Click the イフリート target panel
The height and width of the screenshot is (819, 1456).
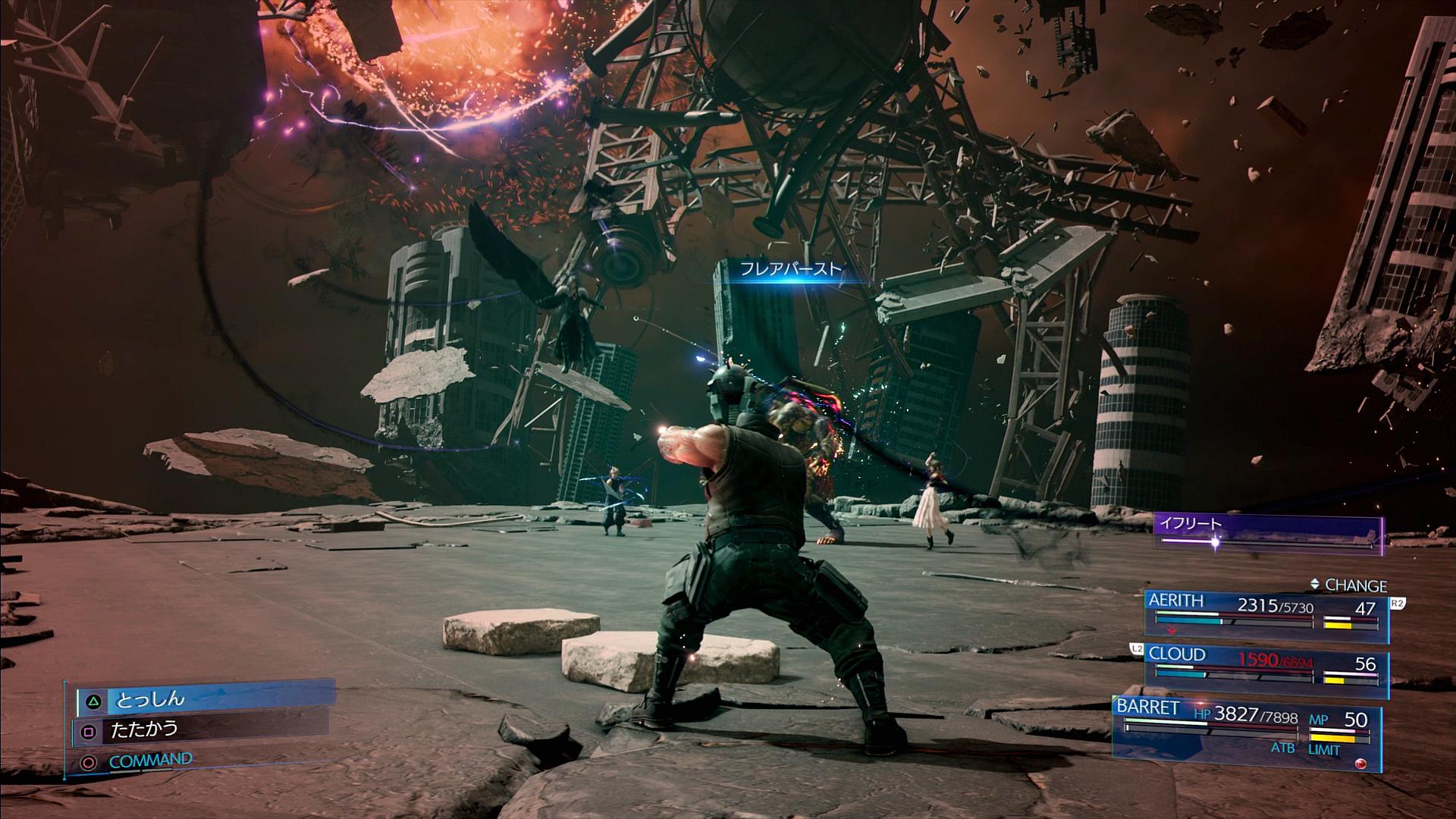[1268, 532]
